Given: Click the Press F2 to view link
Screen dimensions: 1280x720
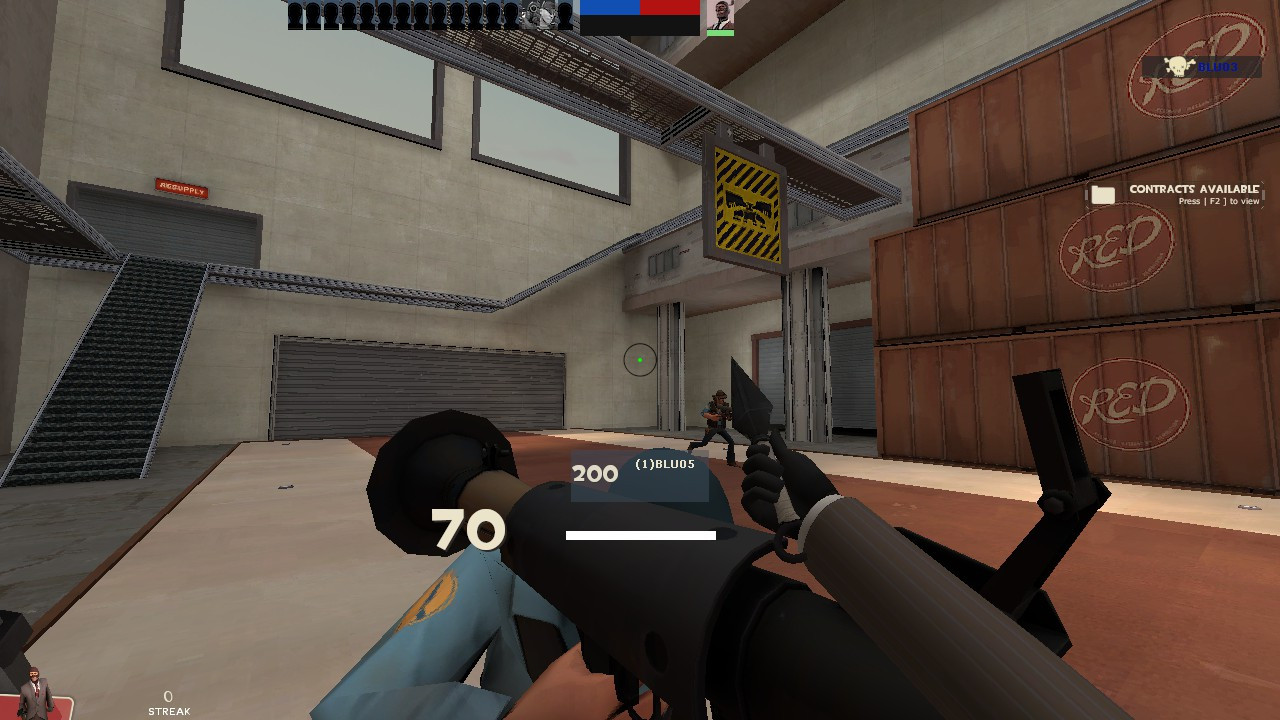Looking at the screenshot, I should 1218,200.
